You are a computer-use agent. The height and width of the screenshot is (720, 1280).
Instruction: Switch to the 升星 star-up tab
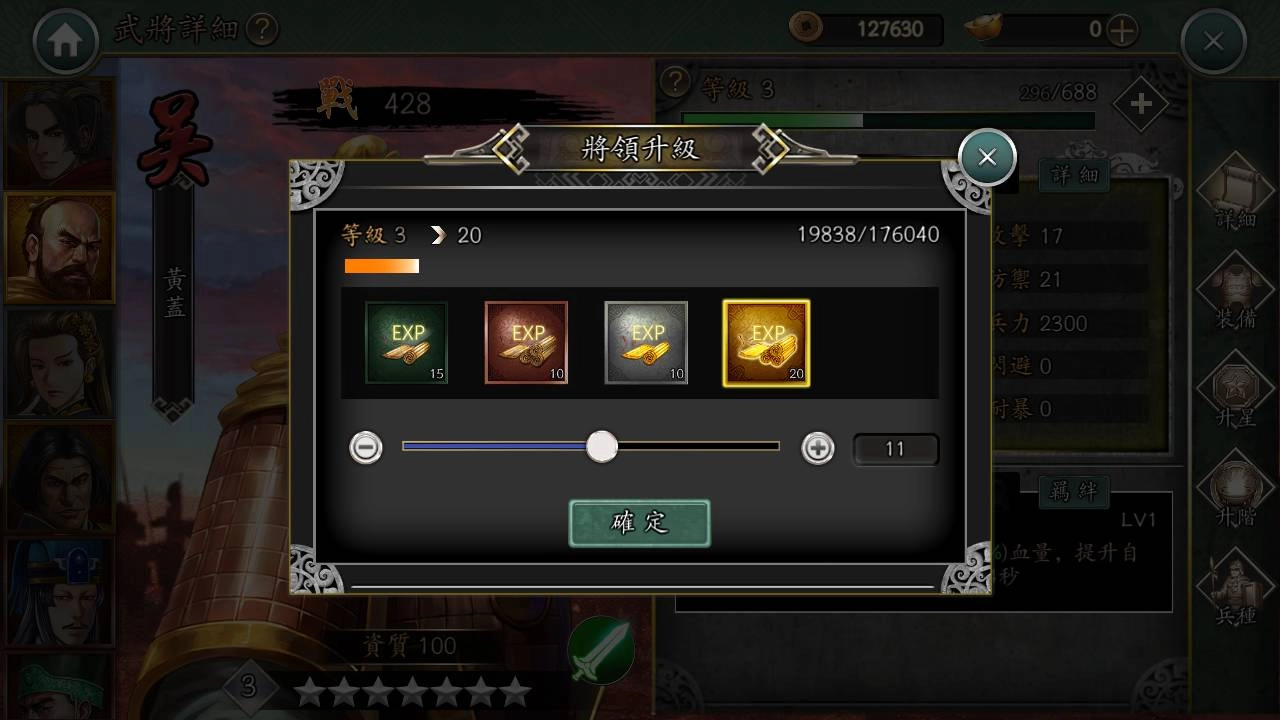coord(1236,393)
